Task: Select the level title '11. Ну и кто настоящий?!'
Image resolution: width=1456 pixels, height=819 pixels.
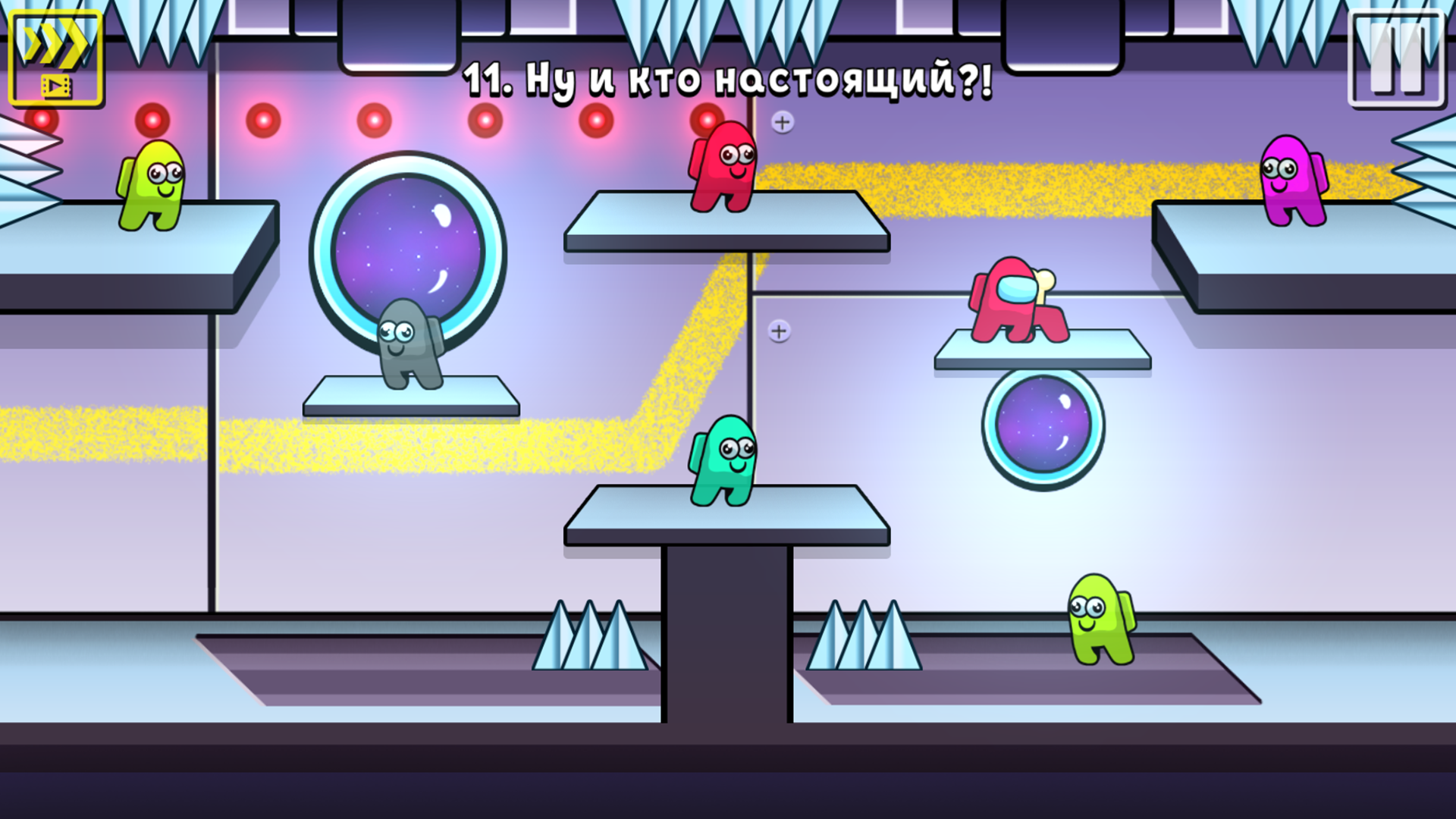Action: [728, 80]
